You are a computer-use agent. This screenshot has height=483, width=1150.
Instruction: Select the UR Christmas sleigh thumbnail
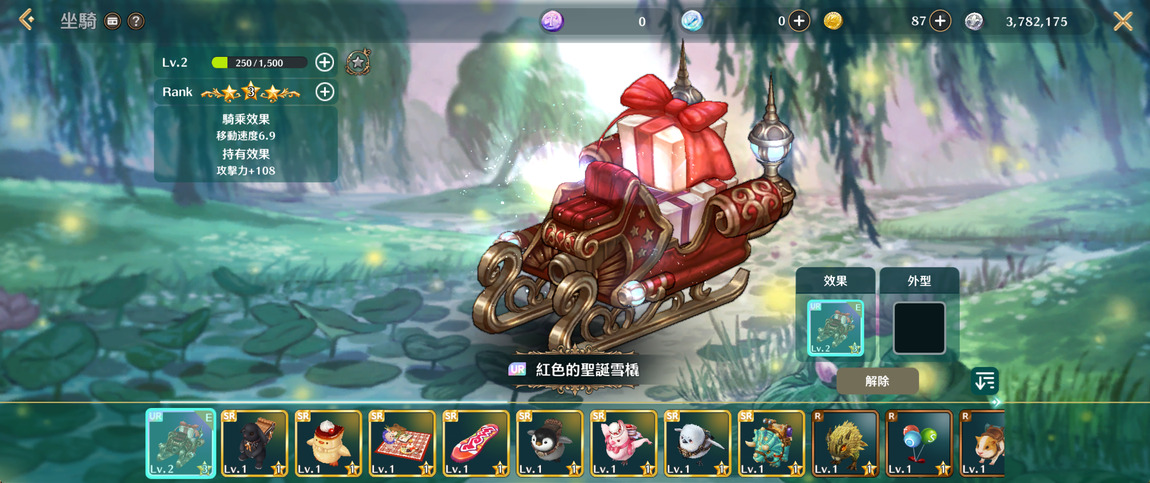[x=181, y=443]
